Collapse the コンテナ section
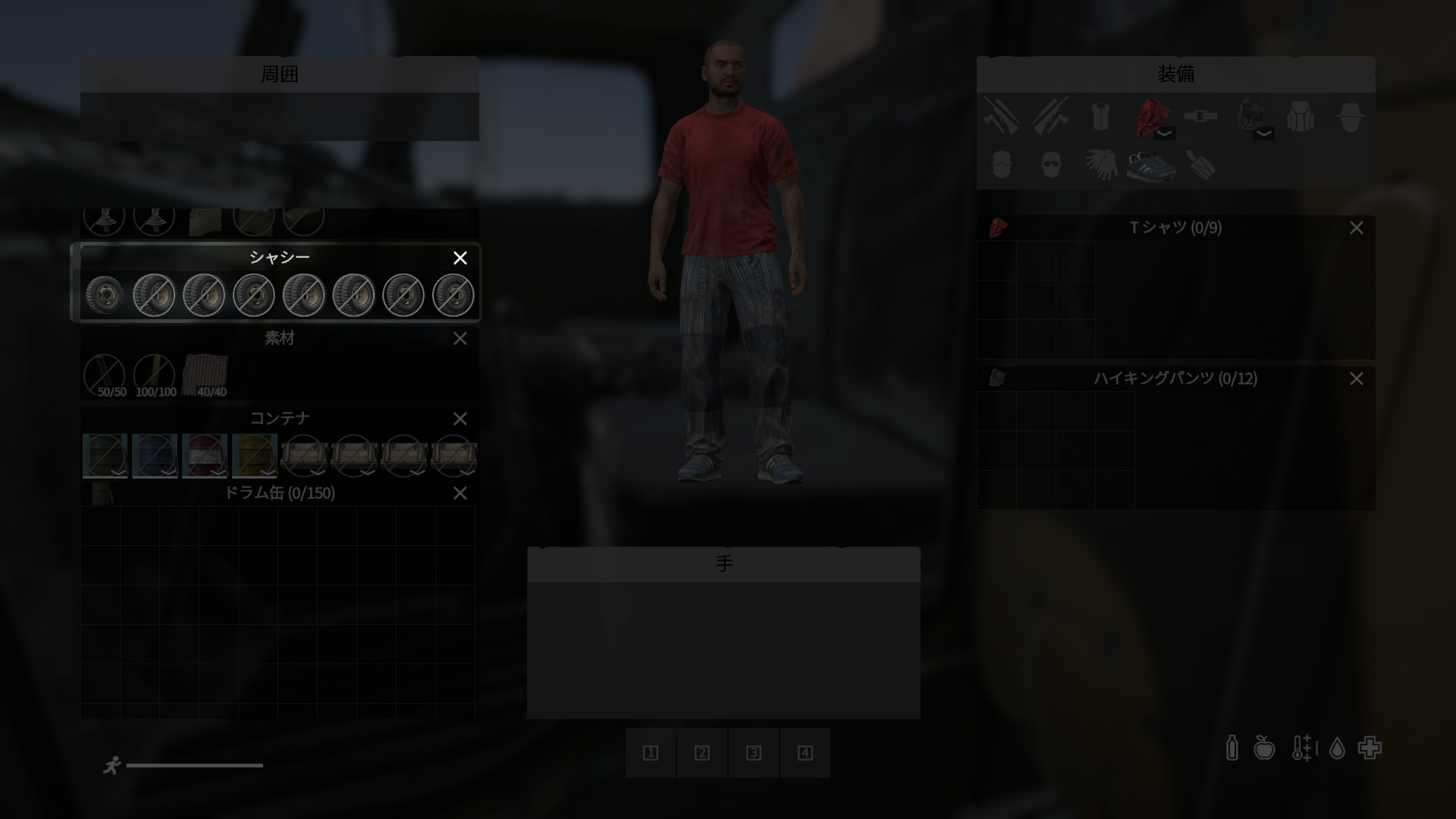The height and width of the screenshot is (819, 1456). tap(460, 419)
